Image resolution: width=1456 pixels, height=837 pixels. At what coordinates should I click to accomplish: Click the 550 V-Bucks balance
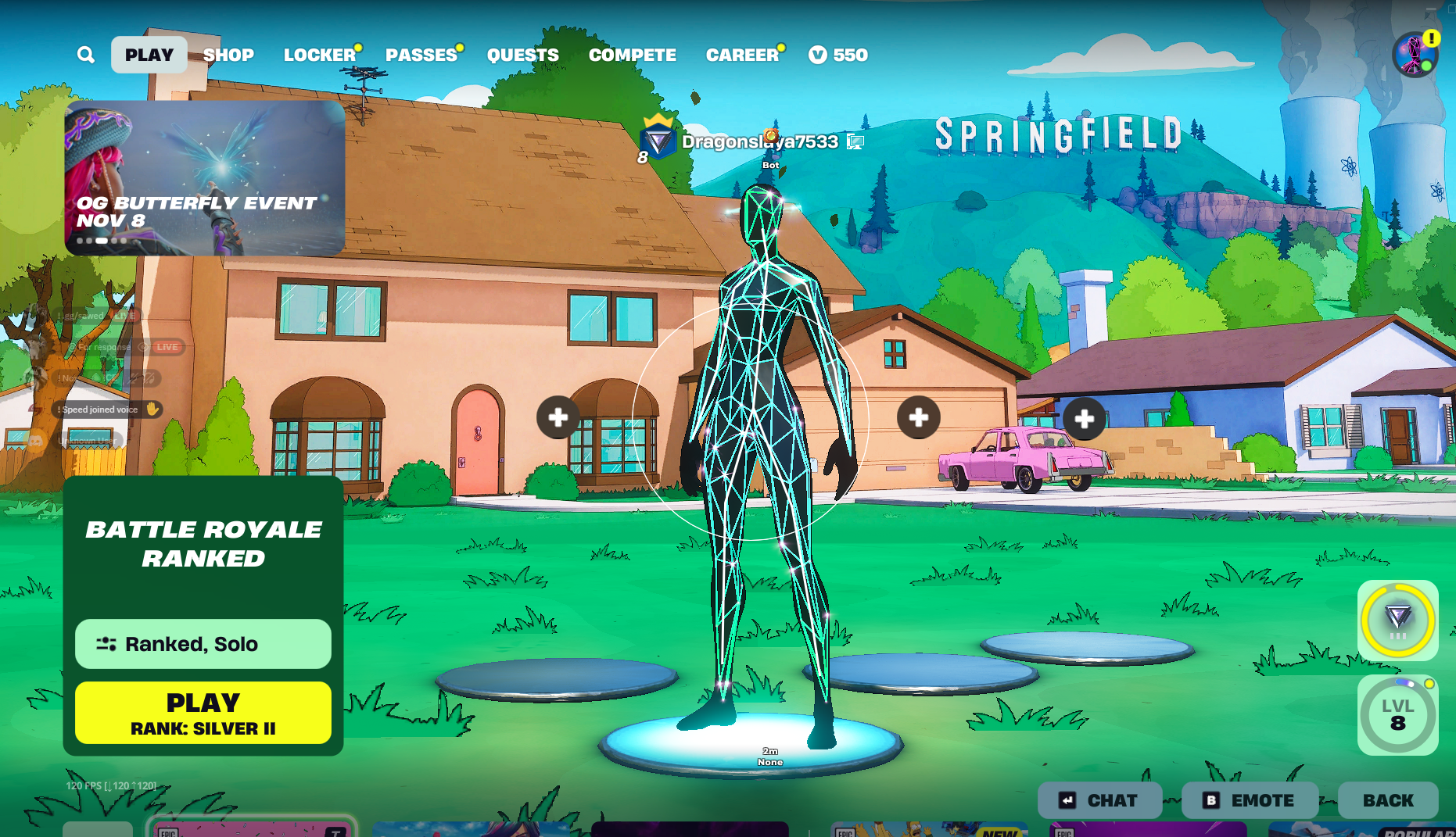839,55
